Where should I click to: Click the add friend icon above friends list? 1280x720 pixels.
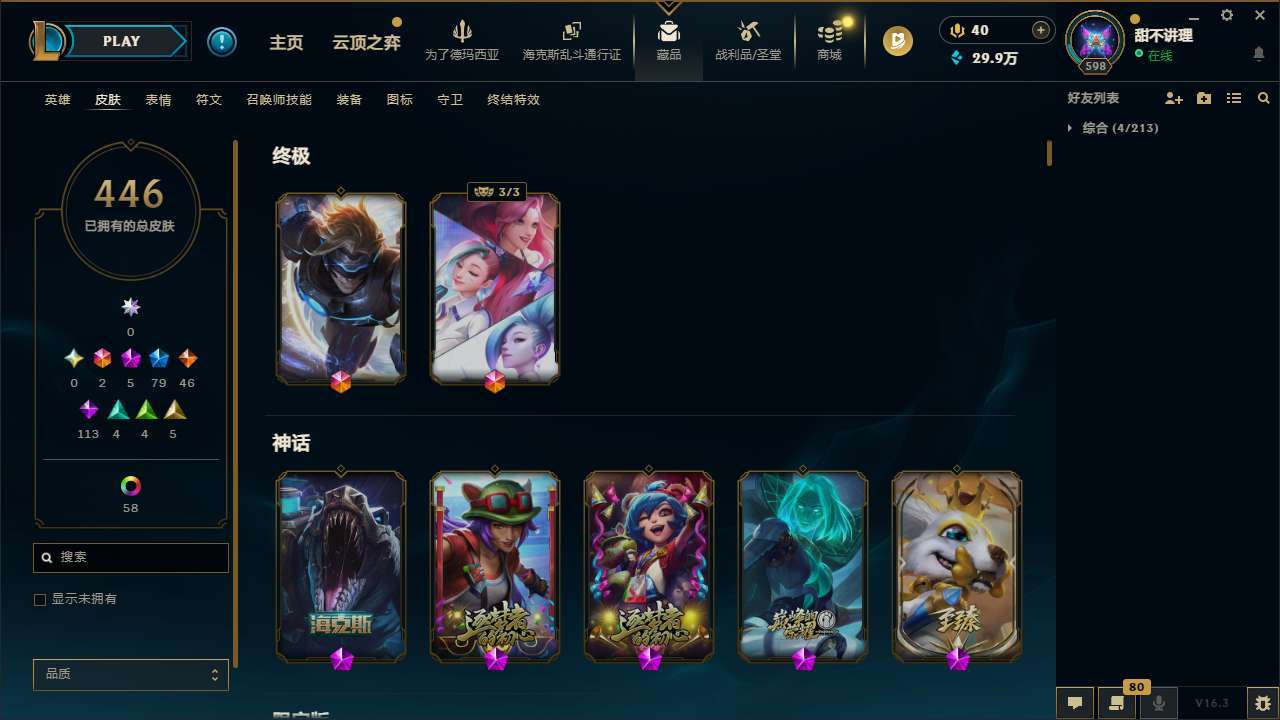coord(1174,97)
